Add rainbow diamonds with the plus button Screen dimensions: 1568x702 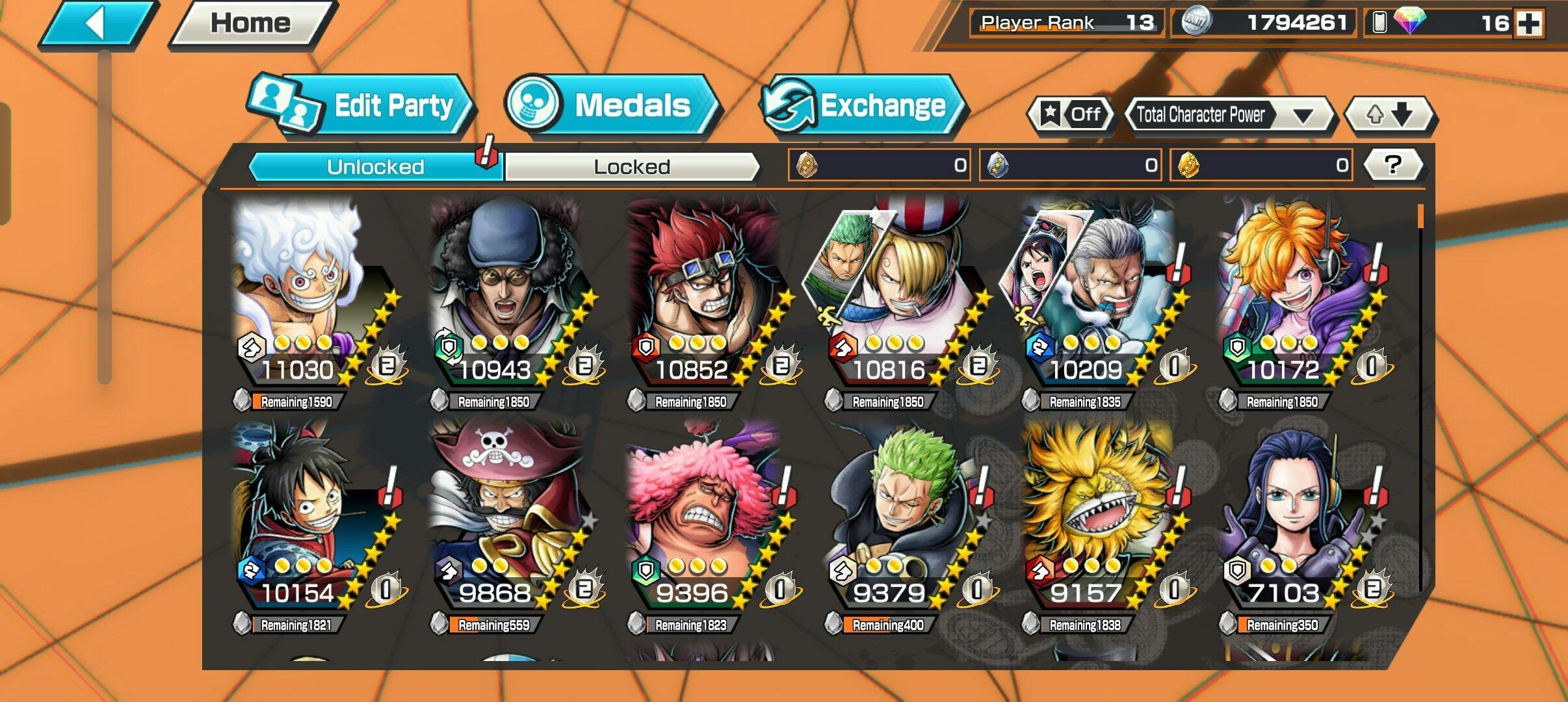tap(1528, 24)
